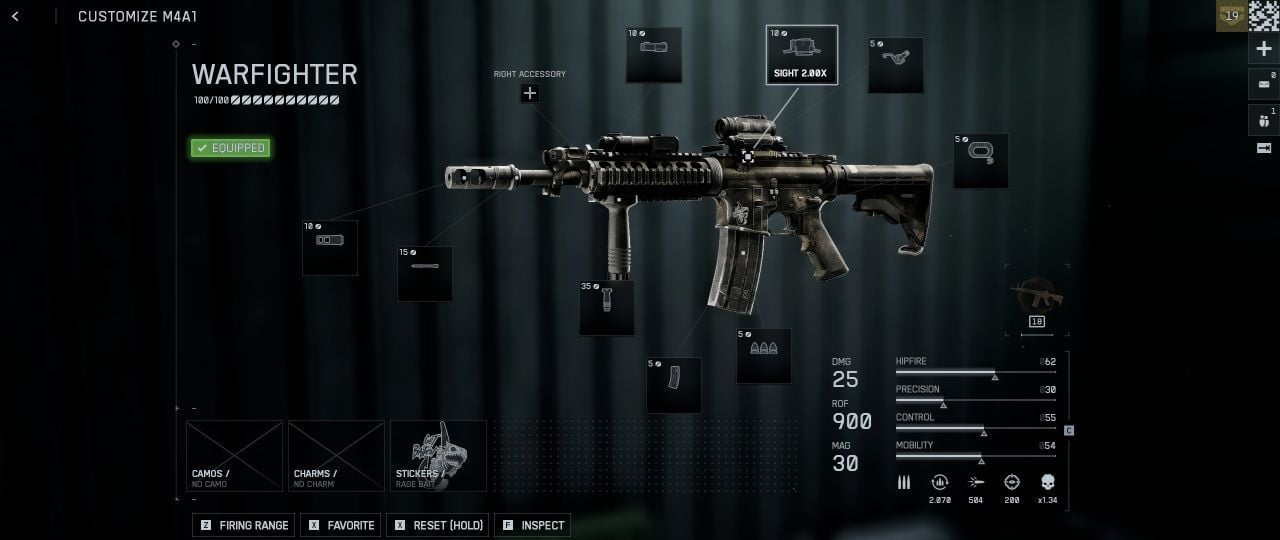
Task: Select the weapon thumbnail above the stats
Action: point(1037,297)
